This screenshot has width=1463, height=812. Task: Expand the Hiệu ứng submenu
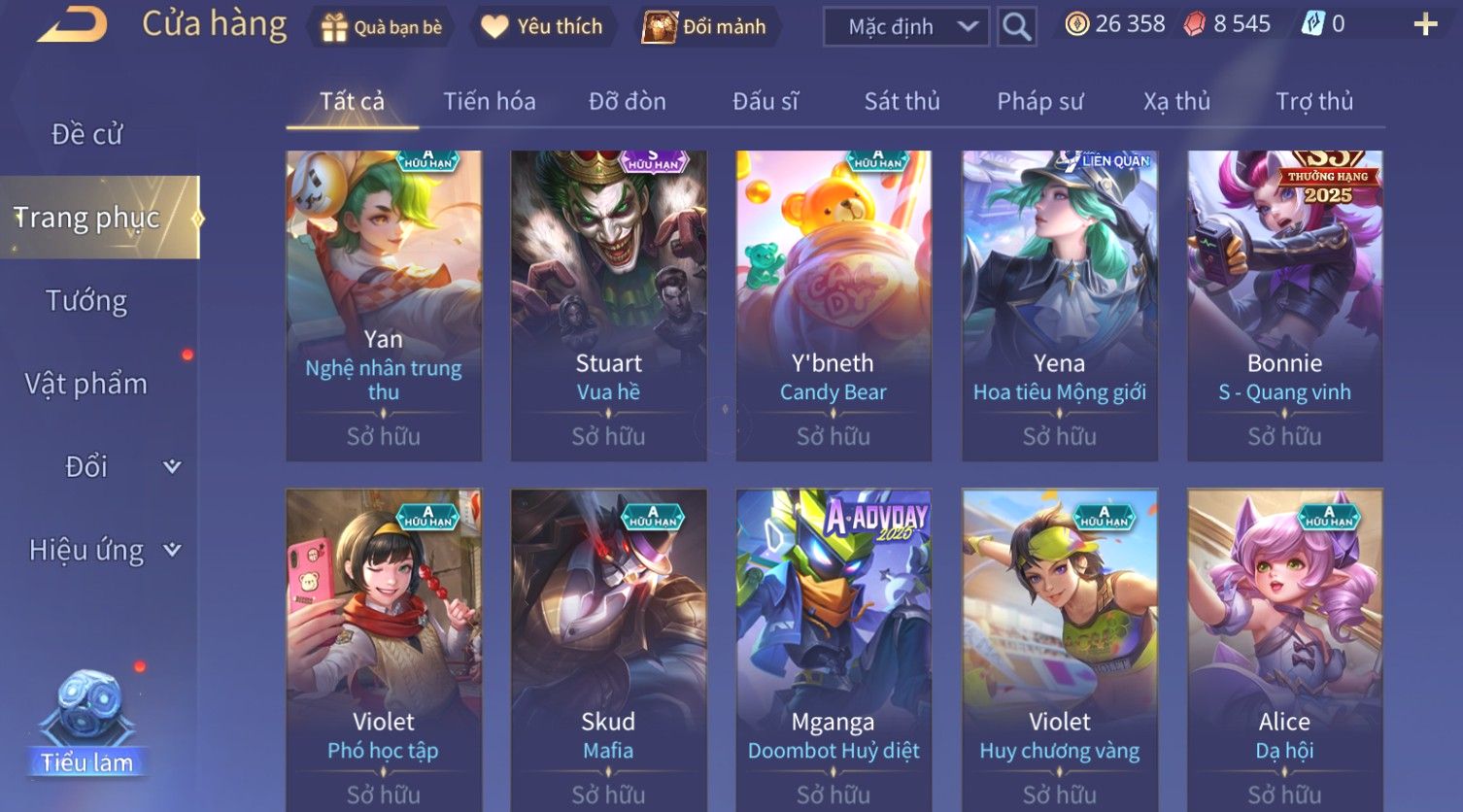click(104, 551)
